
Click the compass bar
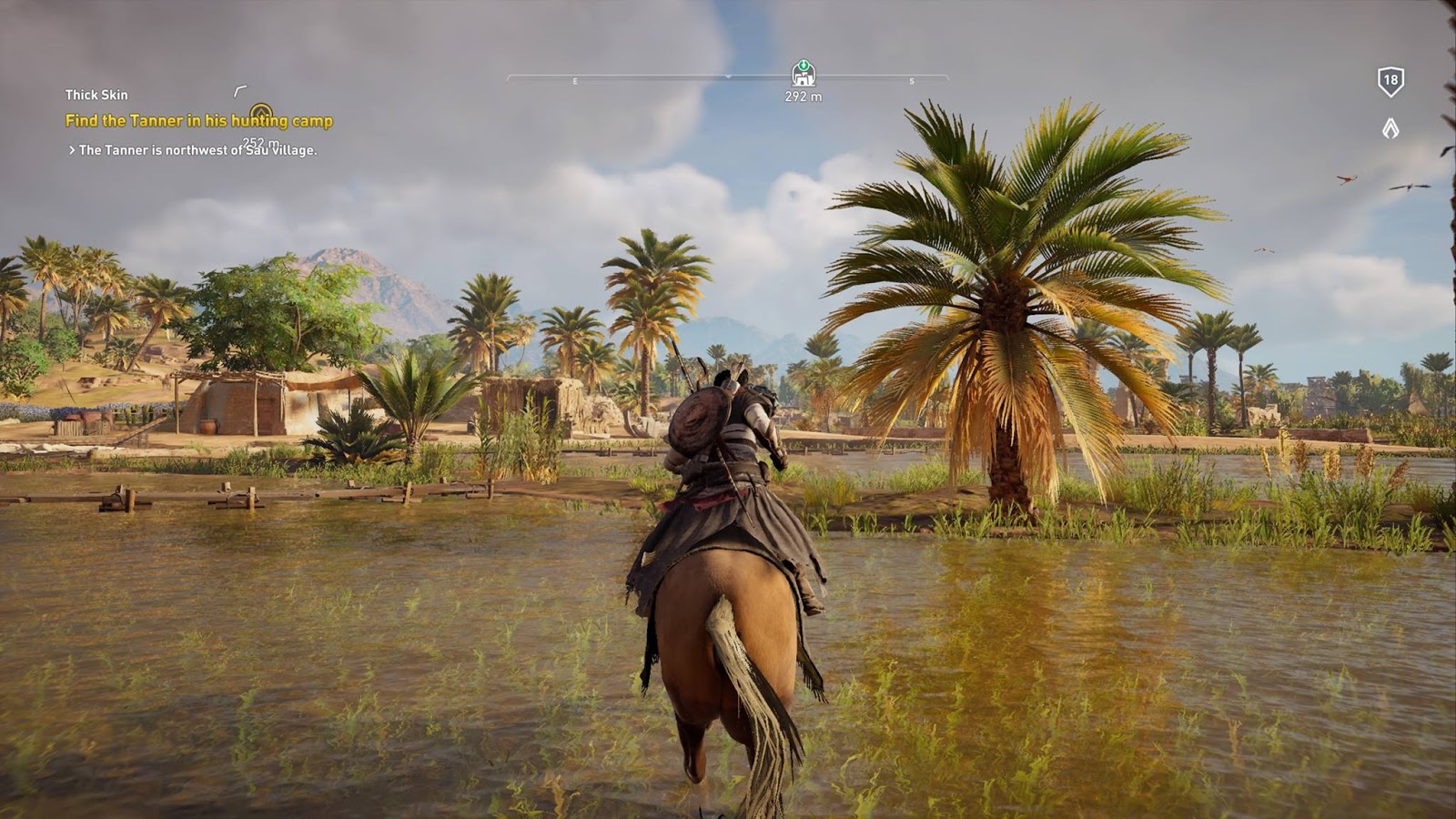point(637,78)
